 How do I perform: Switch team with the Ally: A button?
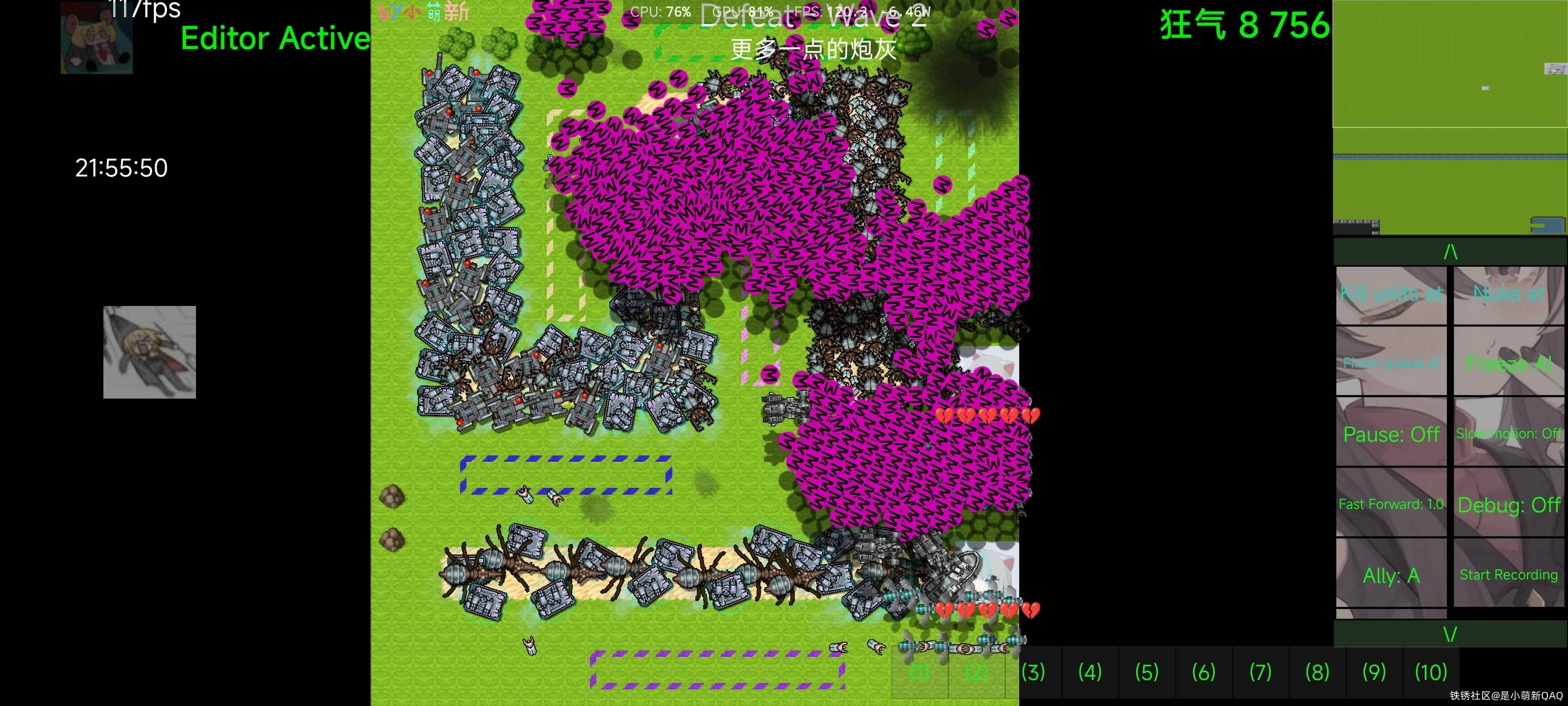click(1391, 575)
